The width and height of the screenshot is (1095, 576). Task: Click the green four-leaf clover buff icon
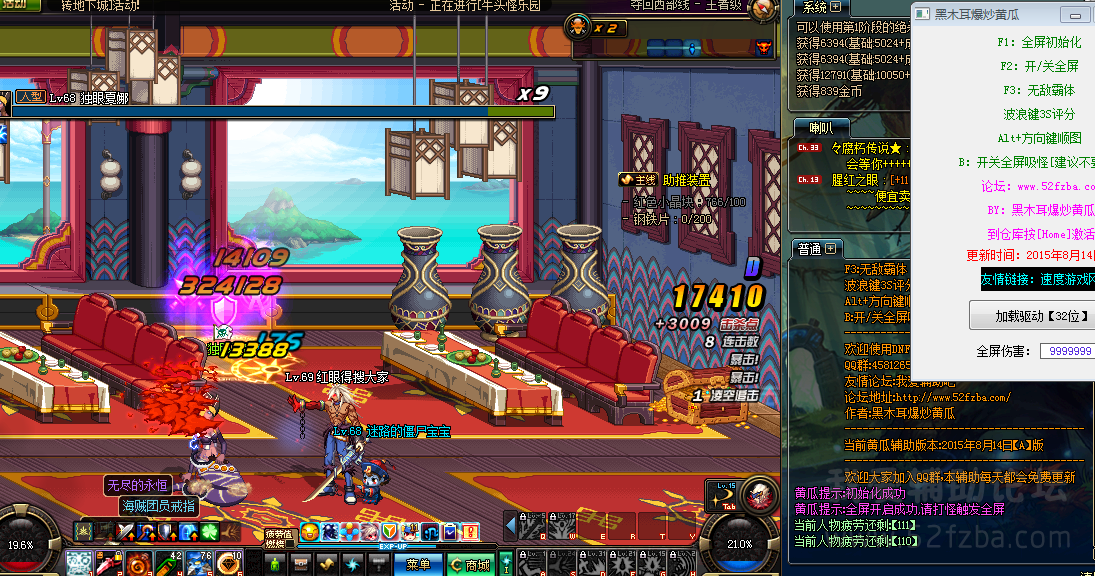click(x=210, y=531)
